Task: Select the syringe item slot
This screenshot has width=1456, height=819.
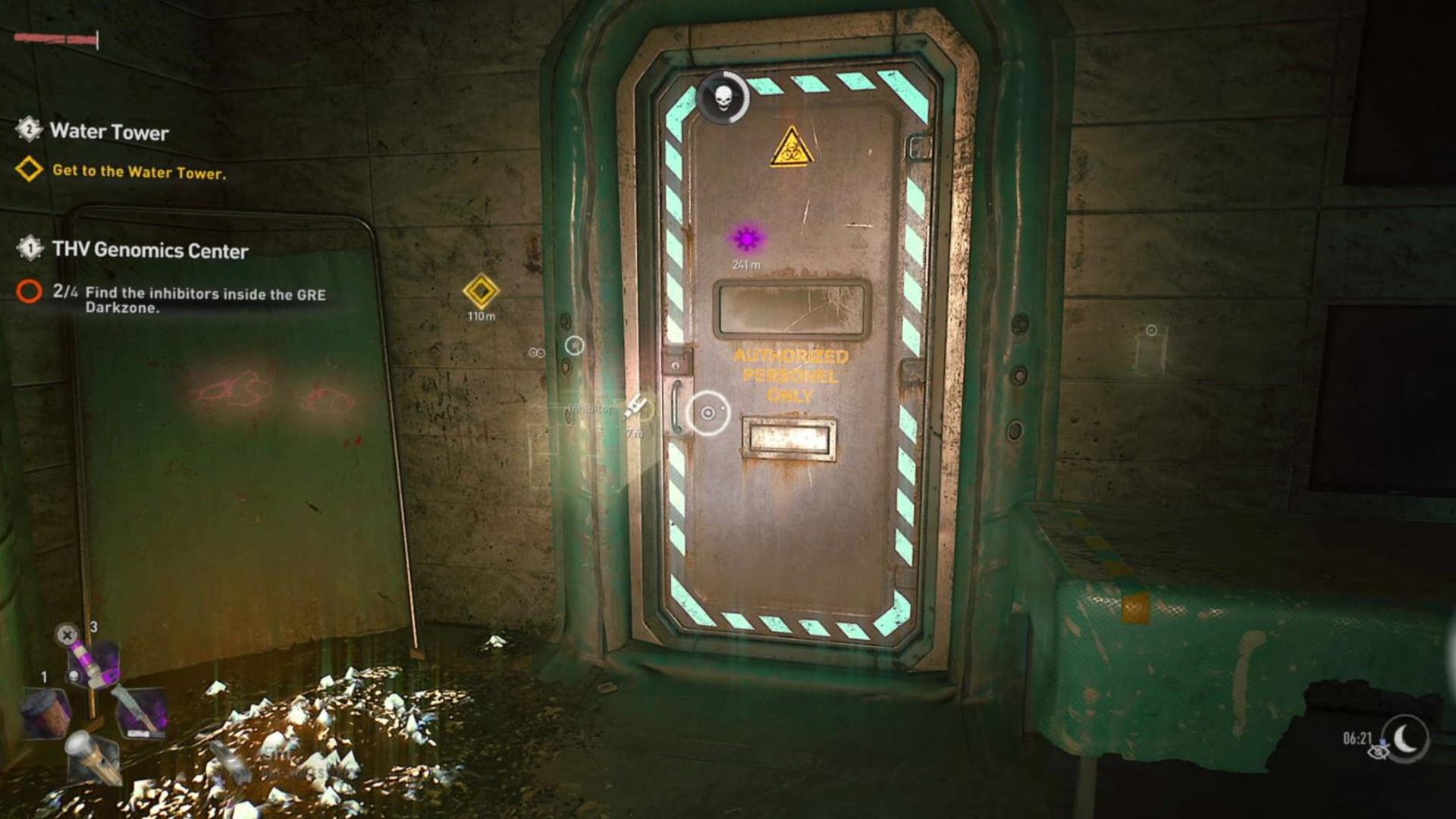Action: click(140, 709)
